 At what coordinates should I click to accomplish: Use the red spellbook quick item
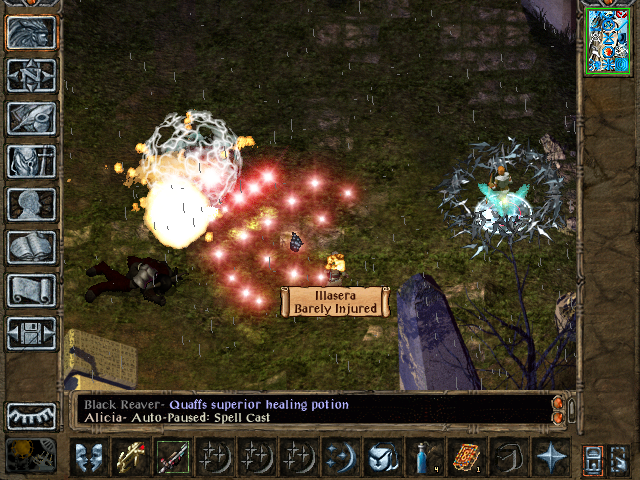[466, 457]
